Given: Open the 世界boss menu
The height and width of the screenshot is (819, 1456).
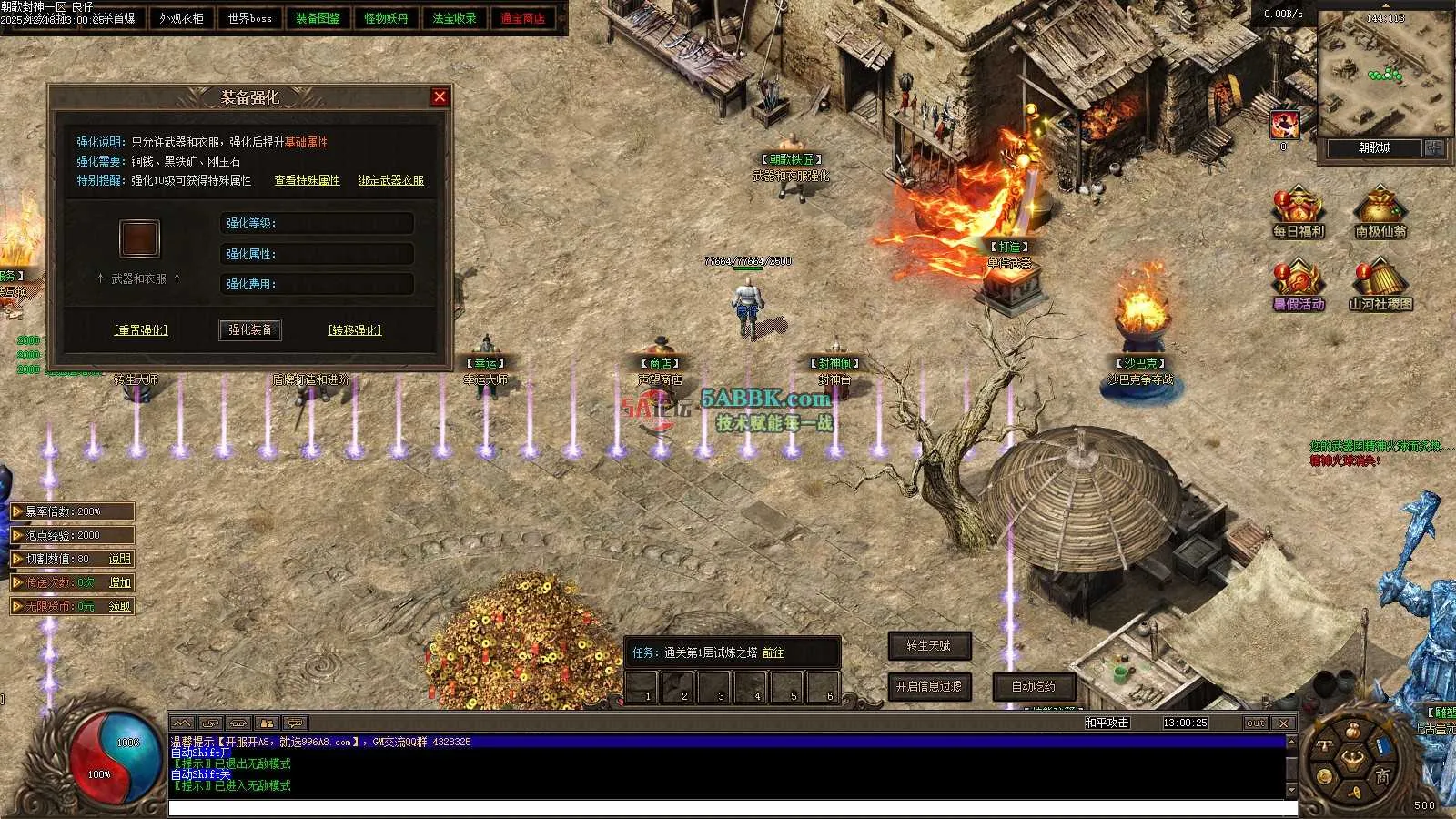Looking at the screenshot, I should pyautogui.click(x=249, y=18).
